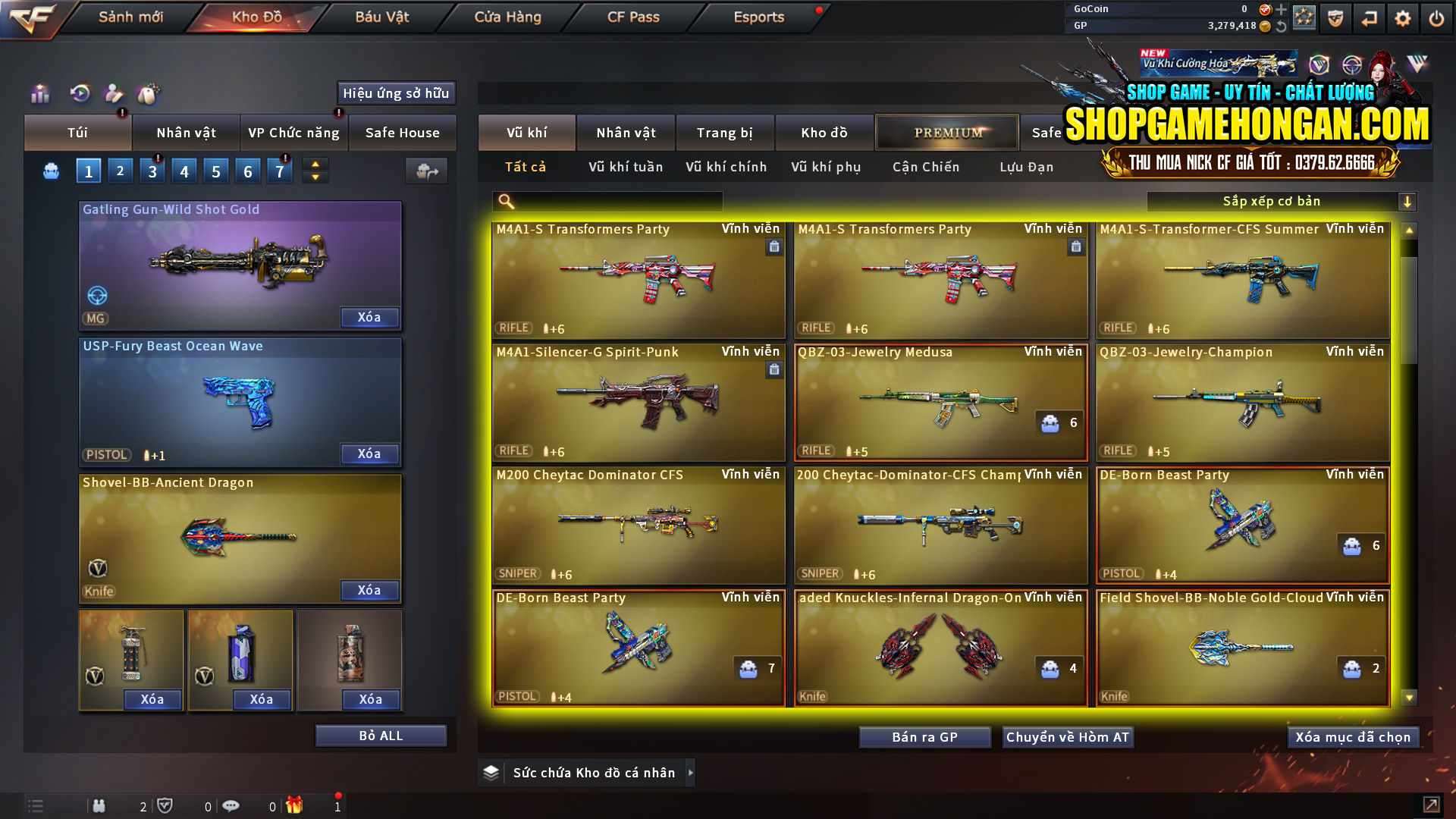Open the gift box icon with notification
Screen dimensions: 1456x819
pos(296,805)
